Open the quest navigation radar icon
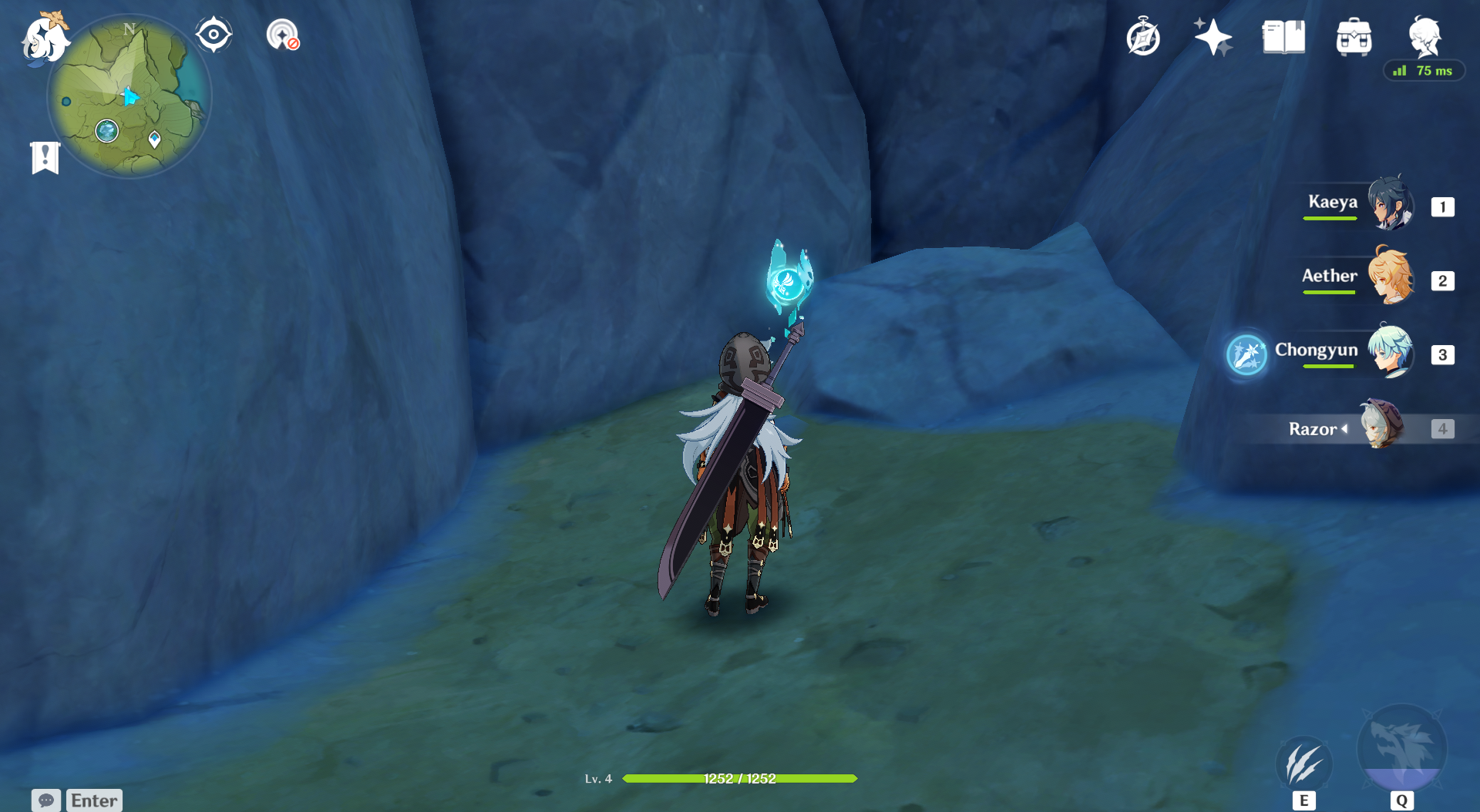This screenshot has height=812, width=1480. click(x=282, y=35)
